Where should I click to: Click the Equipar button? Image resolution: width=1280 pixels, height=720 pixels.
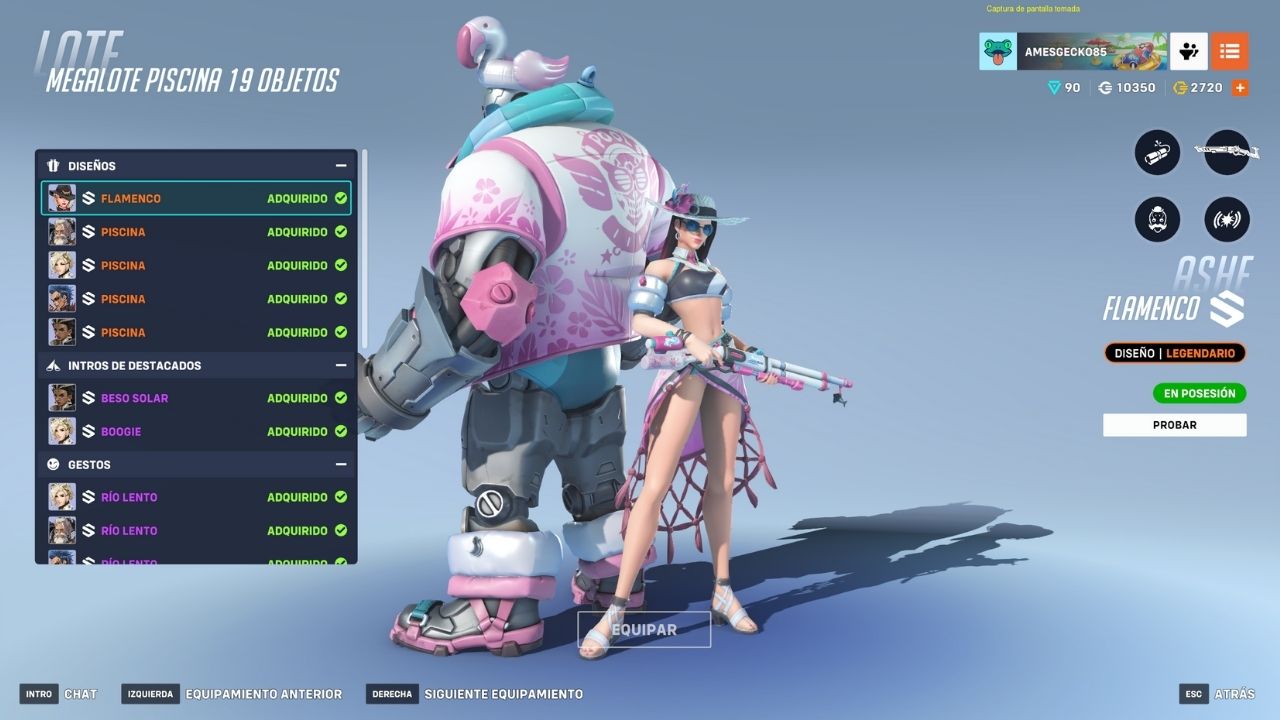(644, 630)
